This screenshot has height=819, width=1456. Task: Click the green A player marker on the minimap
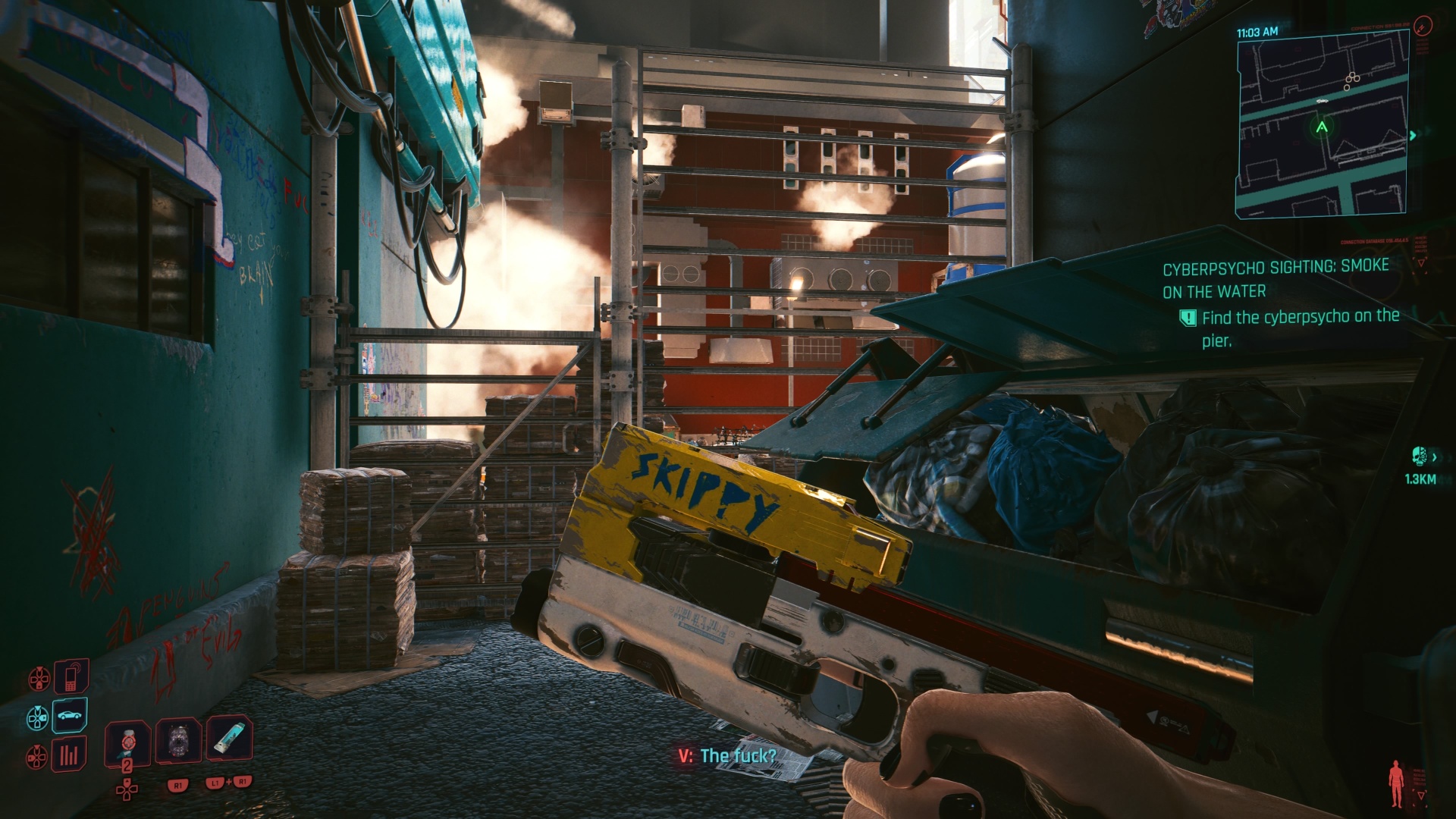point(1320,129)
